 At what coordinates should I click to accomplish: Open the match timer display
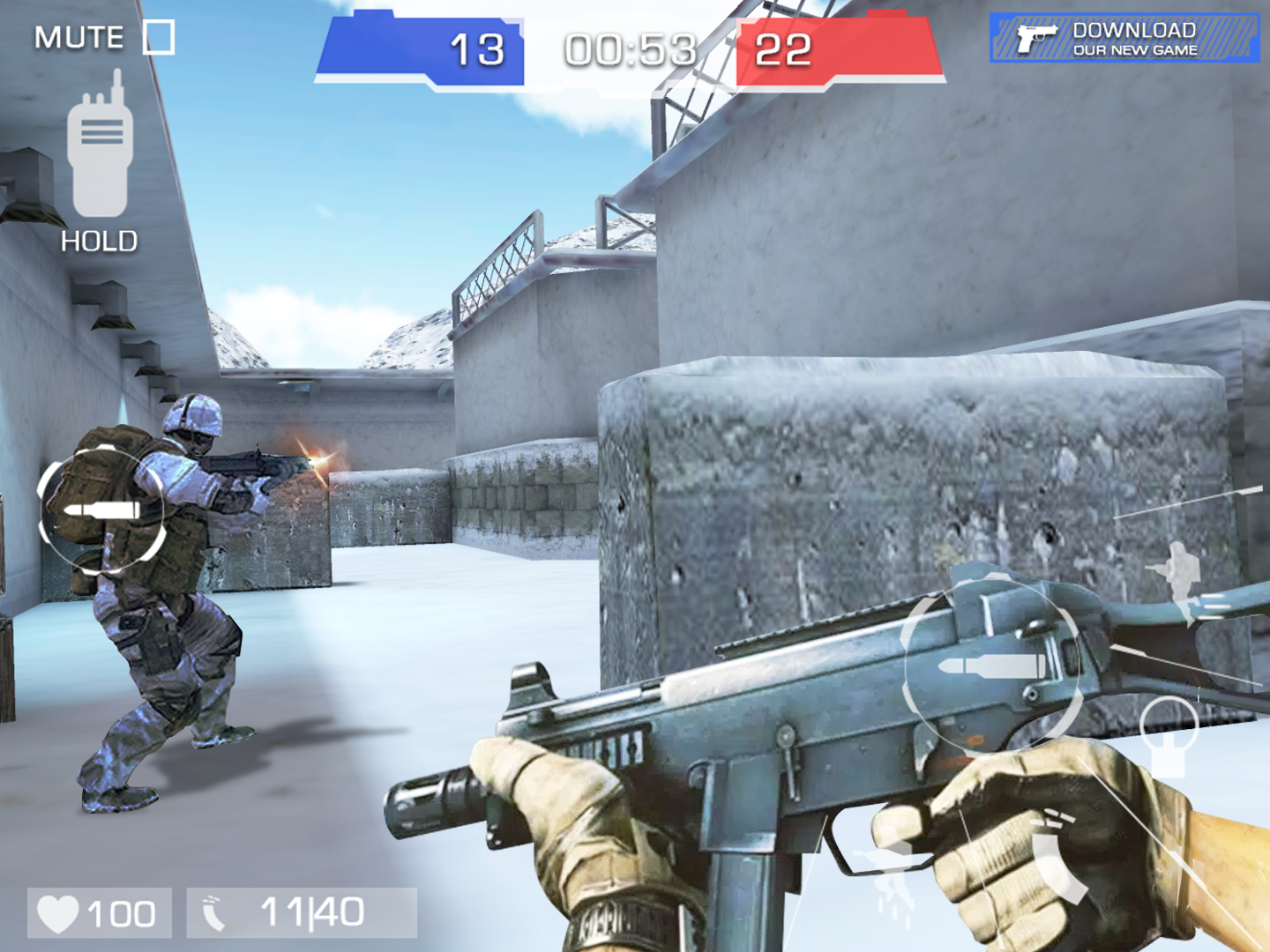(x=629, y=48)
